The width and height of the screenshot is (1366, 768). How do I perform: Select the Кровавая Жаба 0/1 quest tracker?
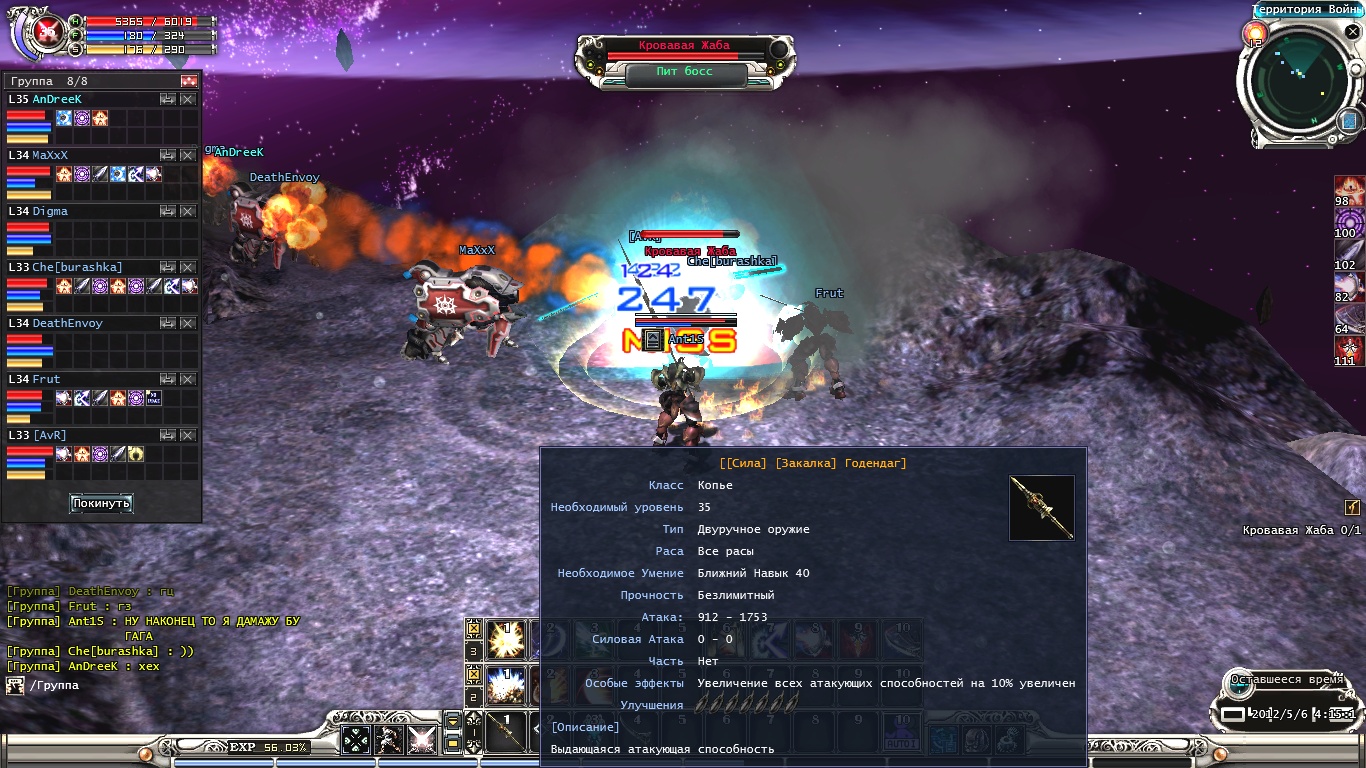[x=1301, y=530]
